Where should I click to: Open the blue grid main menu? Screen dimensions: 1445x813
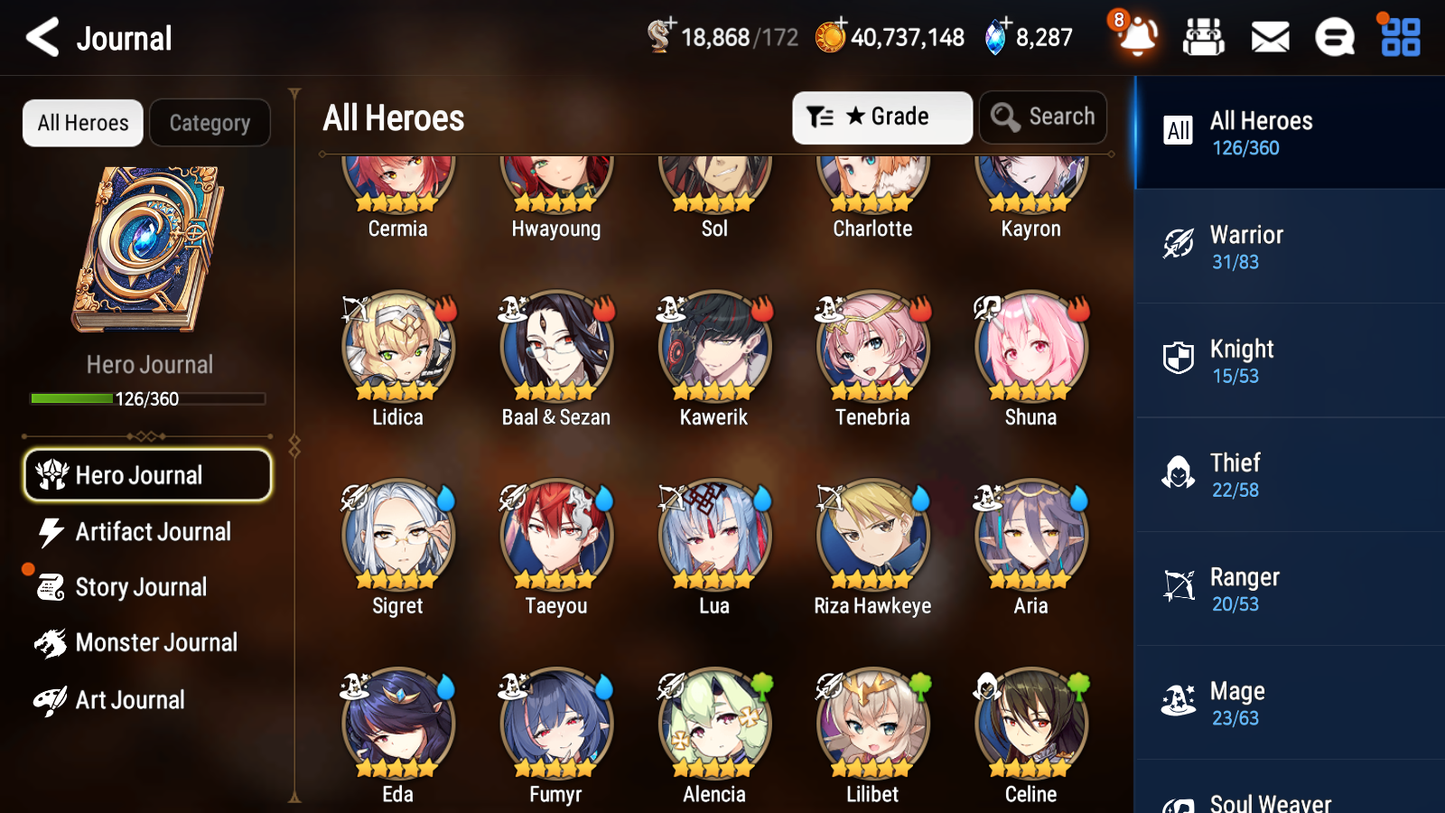pyautogui.click(x=1400, y=38)
